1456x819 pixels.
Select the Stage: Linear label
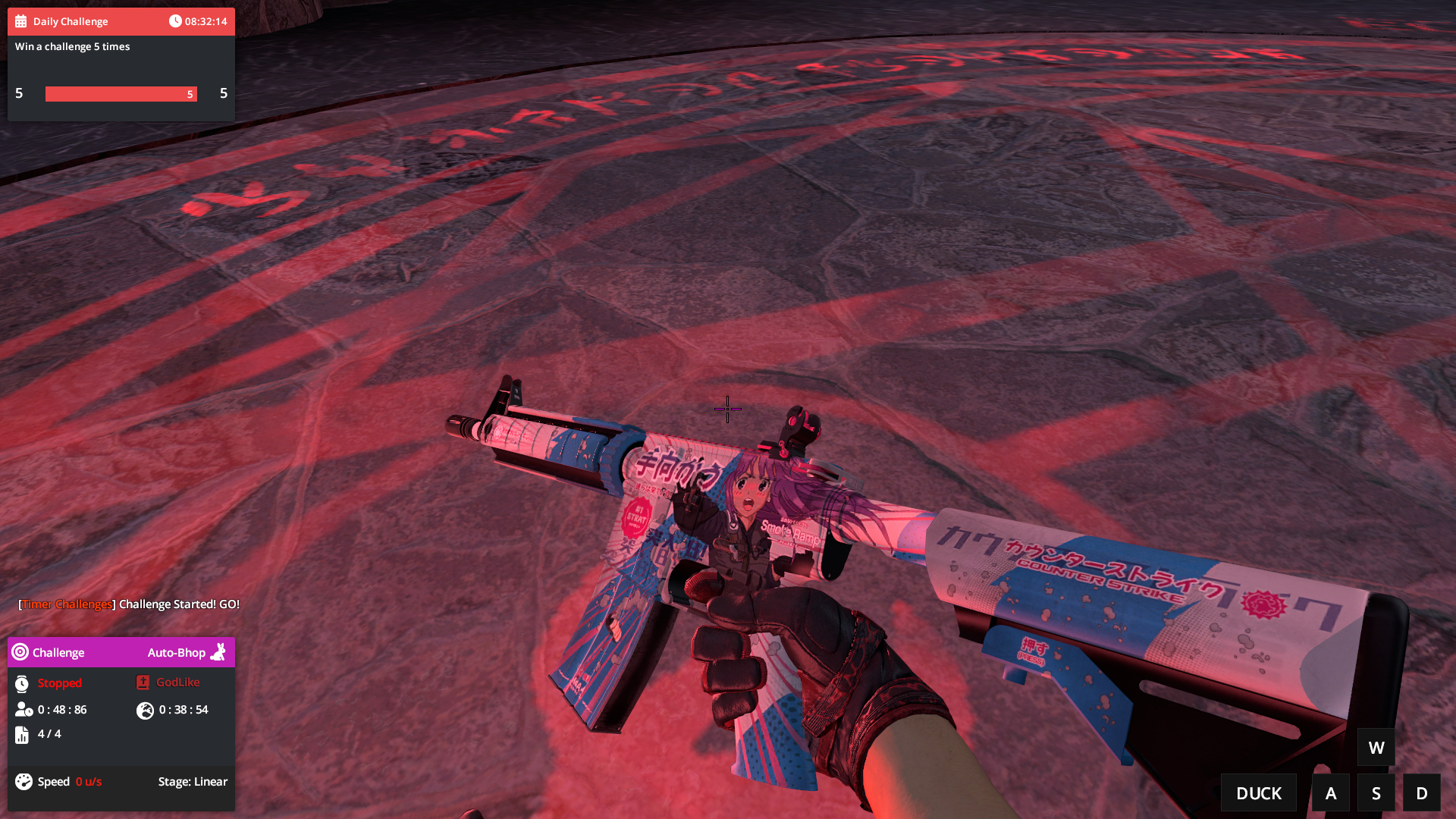[193, 781]
